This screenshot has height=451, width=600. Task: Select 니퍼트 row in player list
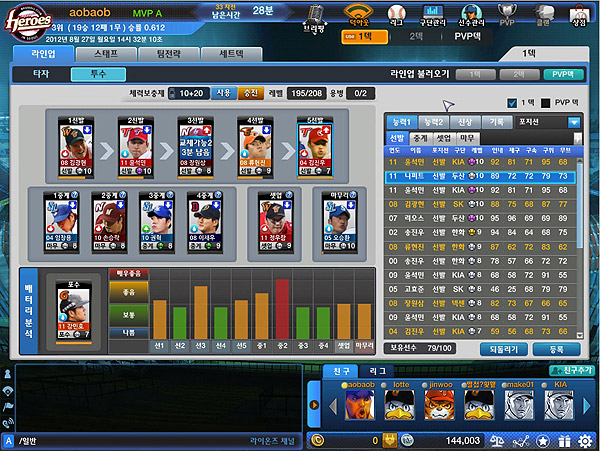[482, 174]
